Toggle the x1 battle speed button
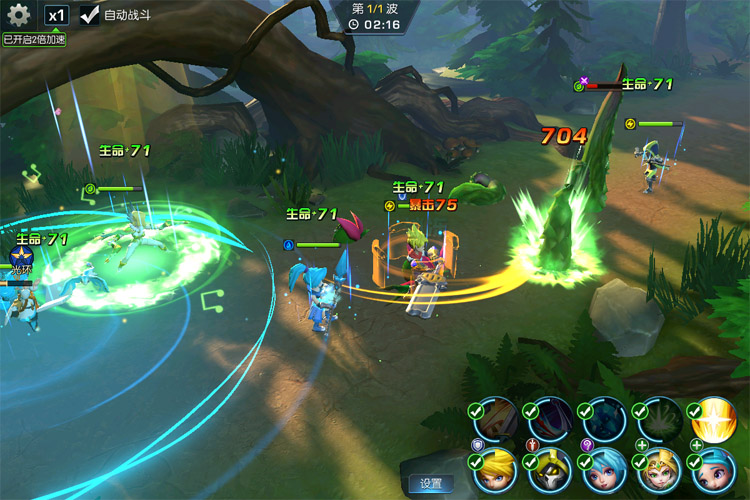This screenshot has height=500, width=750. point(57,16)
